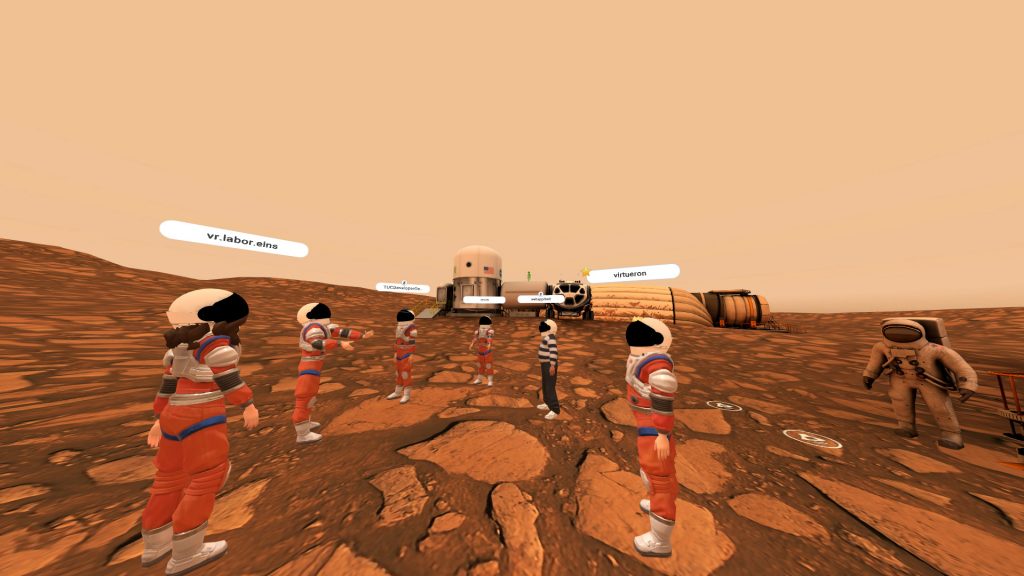This screenshot has width=1024, height=576.
Task: Select the virtueron name tag
Action: tap(634, 272)
